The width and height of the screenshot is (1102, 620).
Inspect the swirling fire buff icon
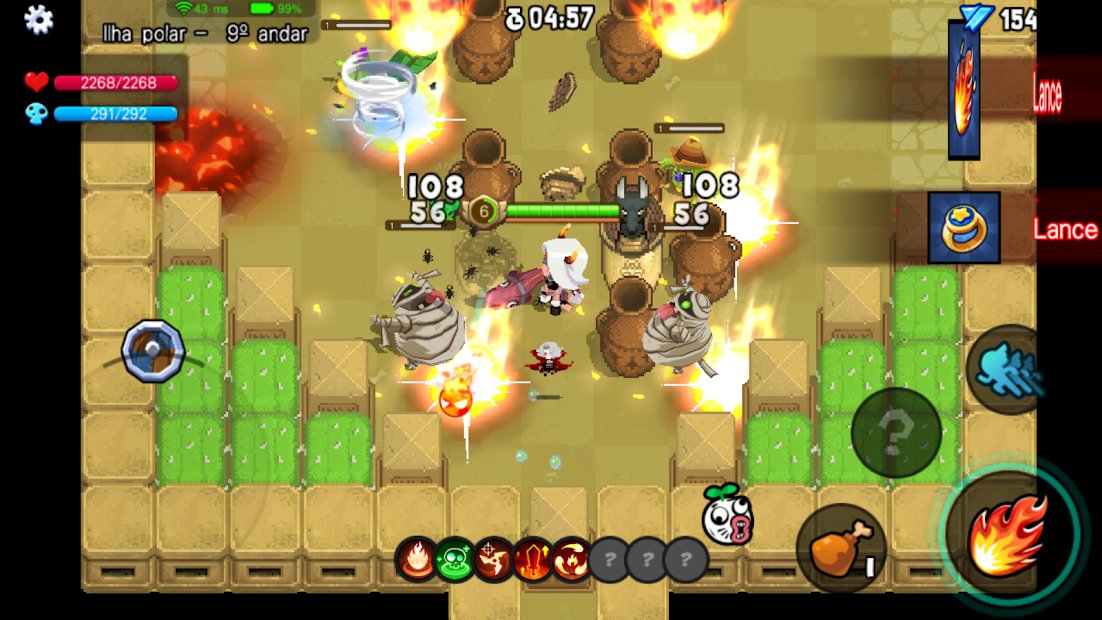(x=571, y=559)
